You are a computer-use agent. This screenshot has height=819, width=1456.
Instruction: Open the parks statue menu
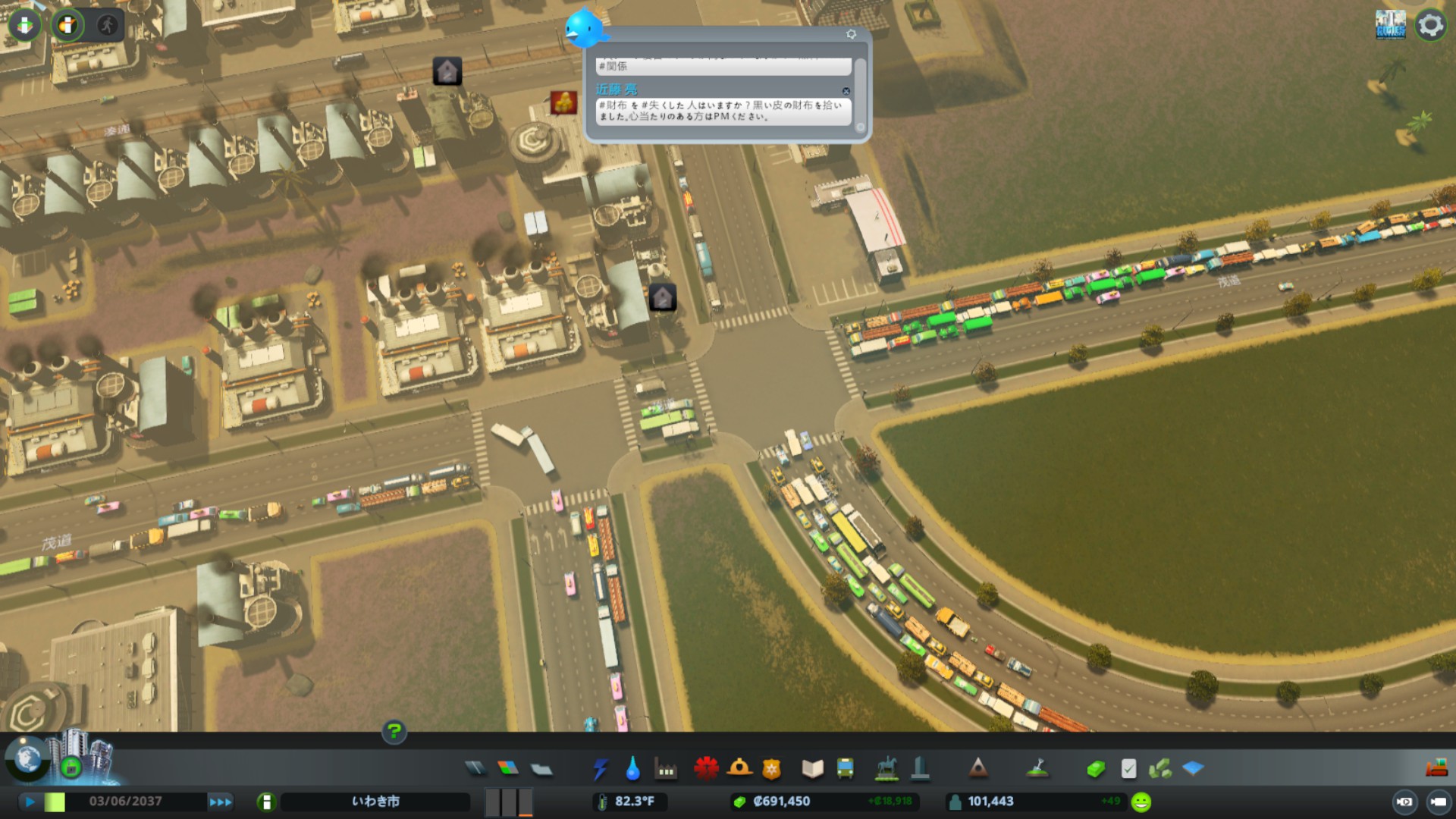coord(886,769)
